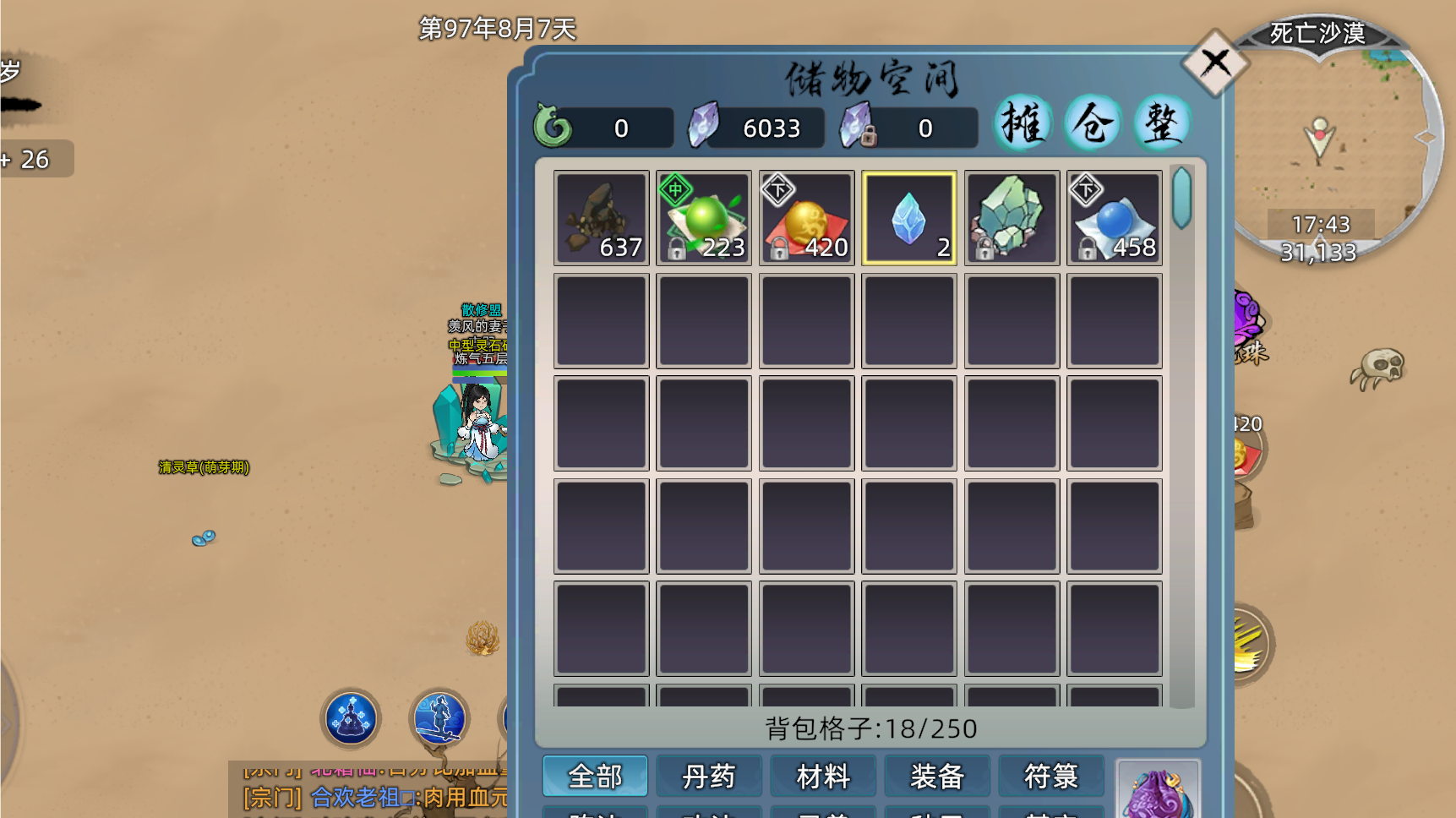Open the 符箓 category filter
The height and width of the screenshot is (818, 1456).
coord(1051,775)
